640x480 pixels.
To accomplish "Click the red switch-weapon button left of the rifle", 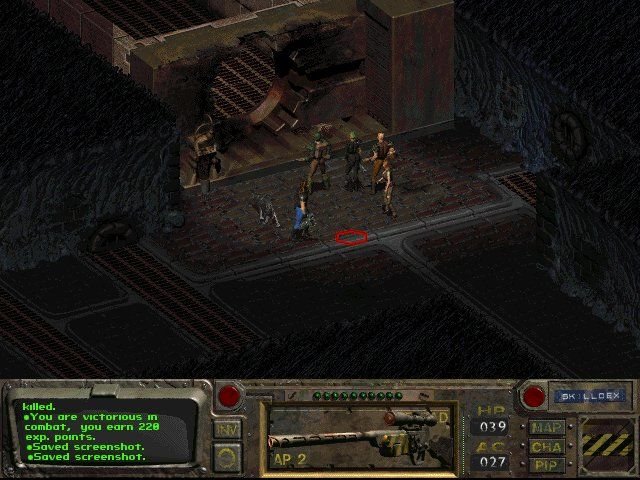I will point(230,395).
